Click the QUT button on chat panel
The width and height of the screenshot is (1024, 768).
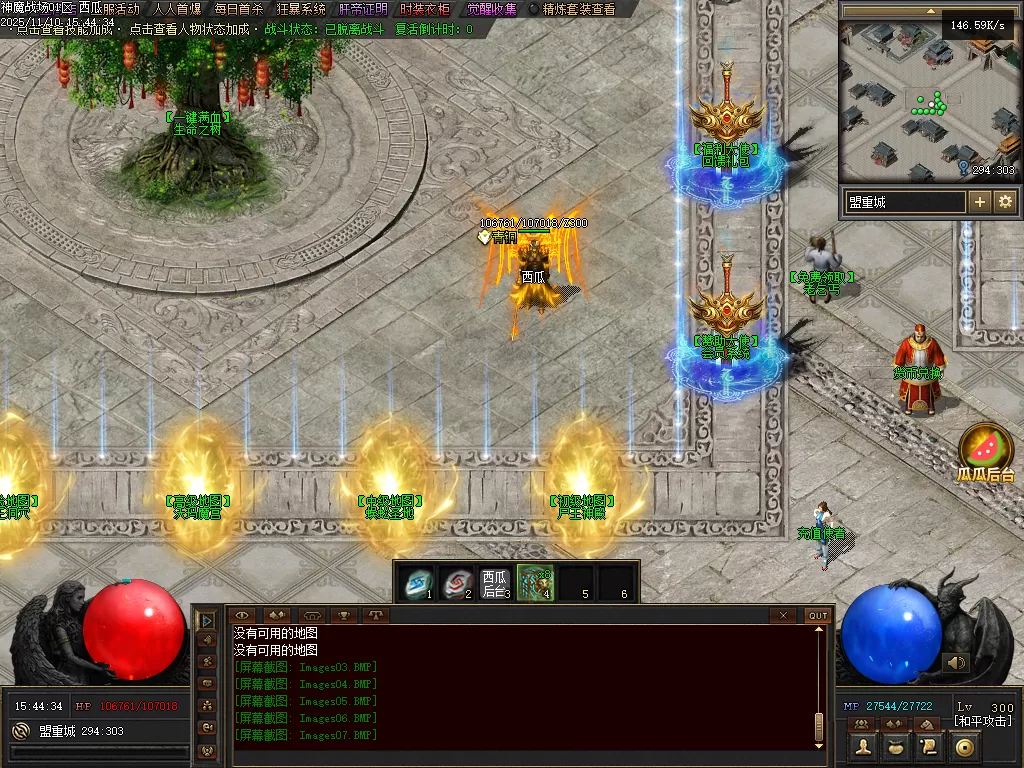(818, 616)
